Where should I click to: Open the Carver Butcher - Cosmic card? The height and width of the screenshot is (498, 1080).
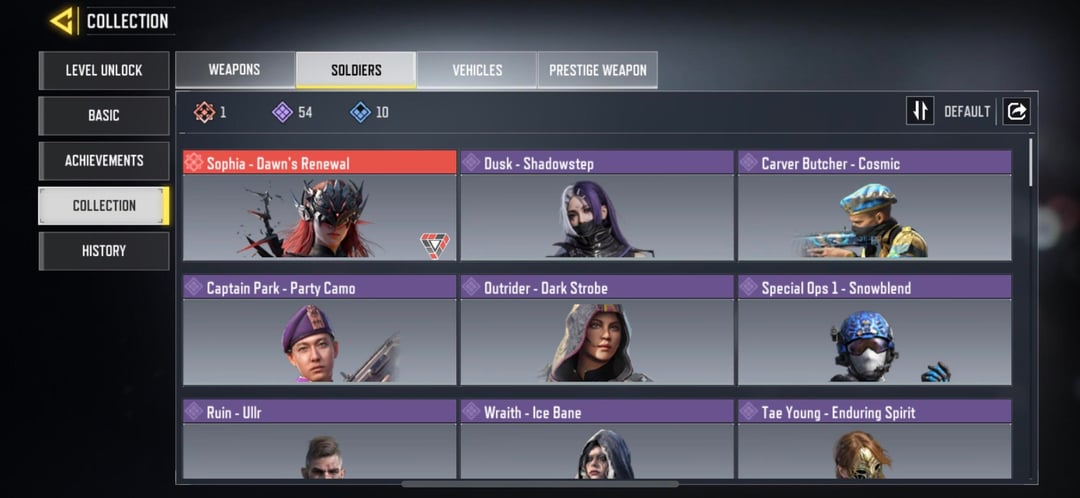pyautogui.click(x=874, y=206)
